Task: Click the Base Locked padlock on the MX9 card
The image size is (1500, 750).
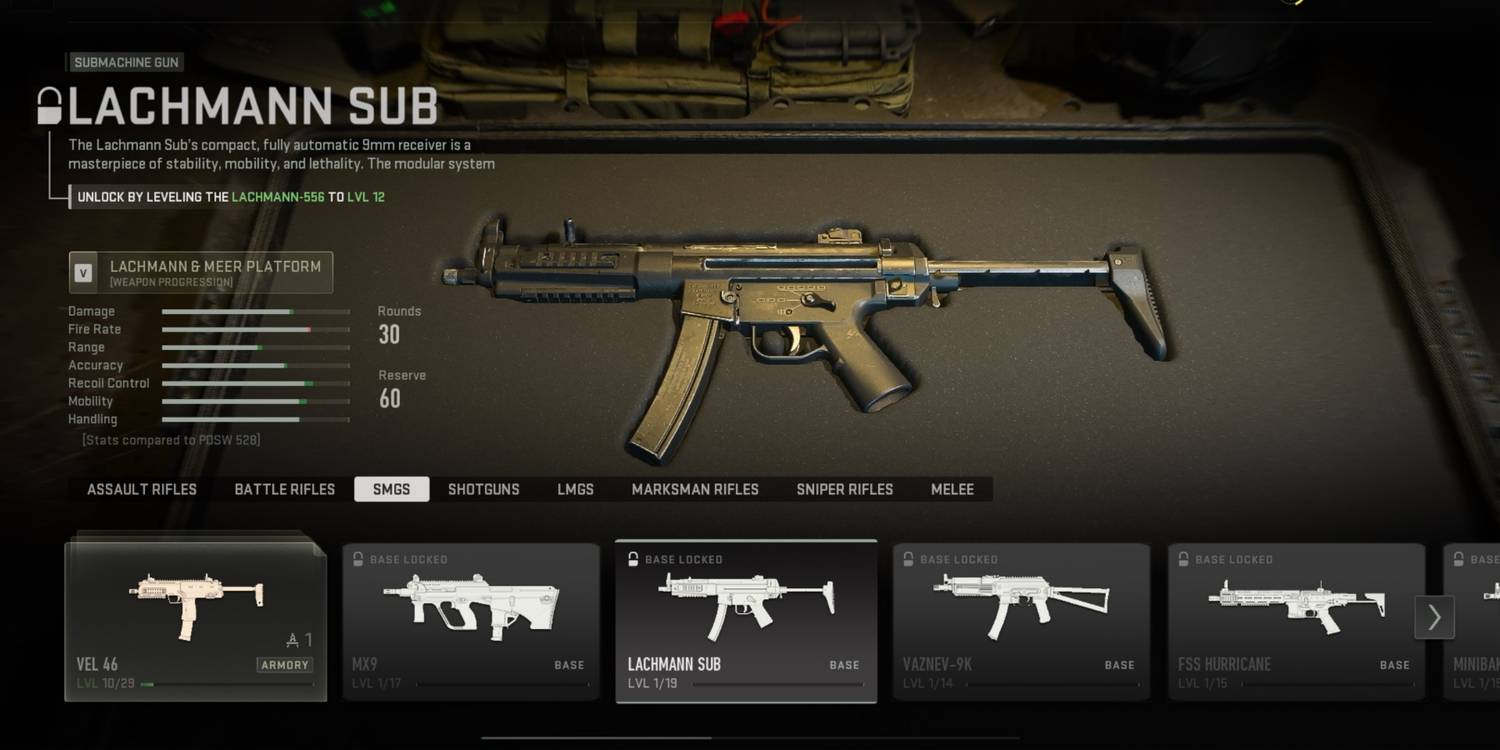Action: [359, 560]
